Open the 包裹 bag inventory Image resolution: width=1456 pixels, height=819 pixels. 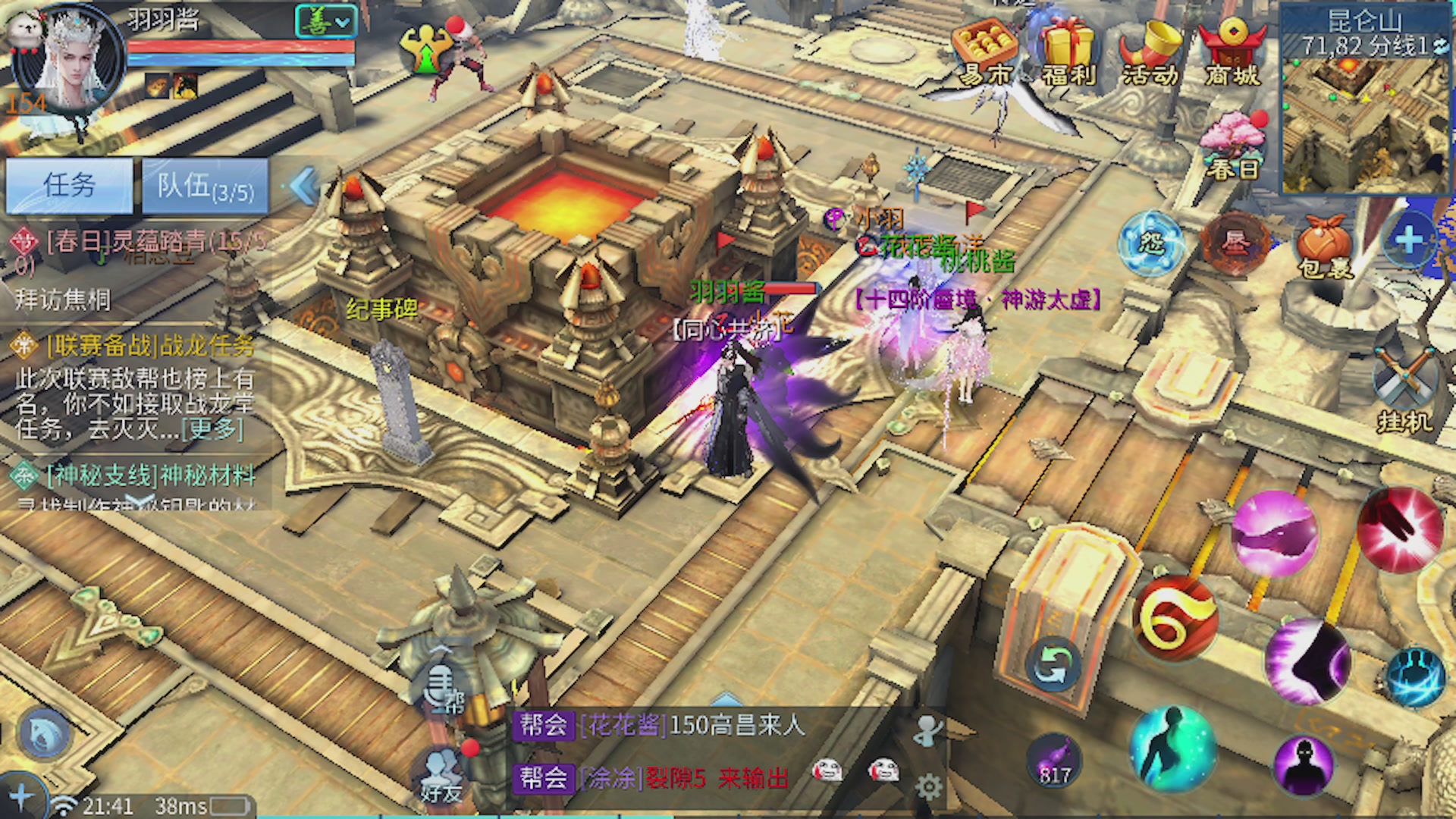(1324, 246)
